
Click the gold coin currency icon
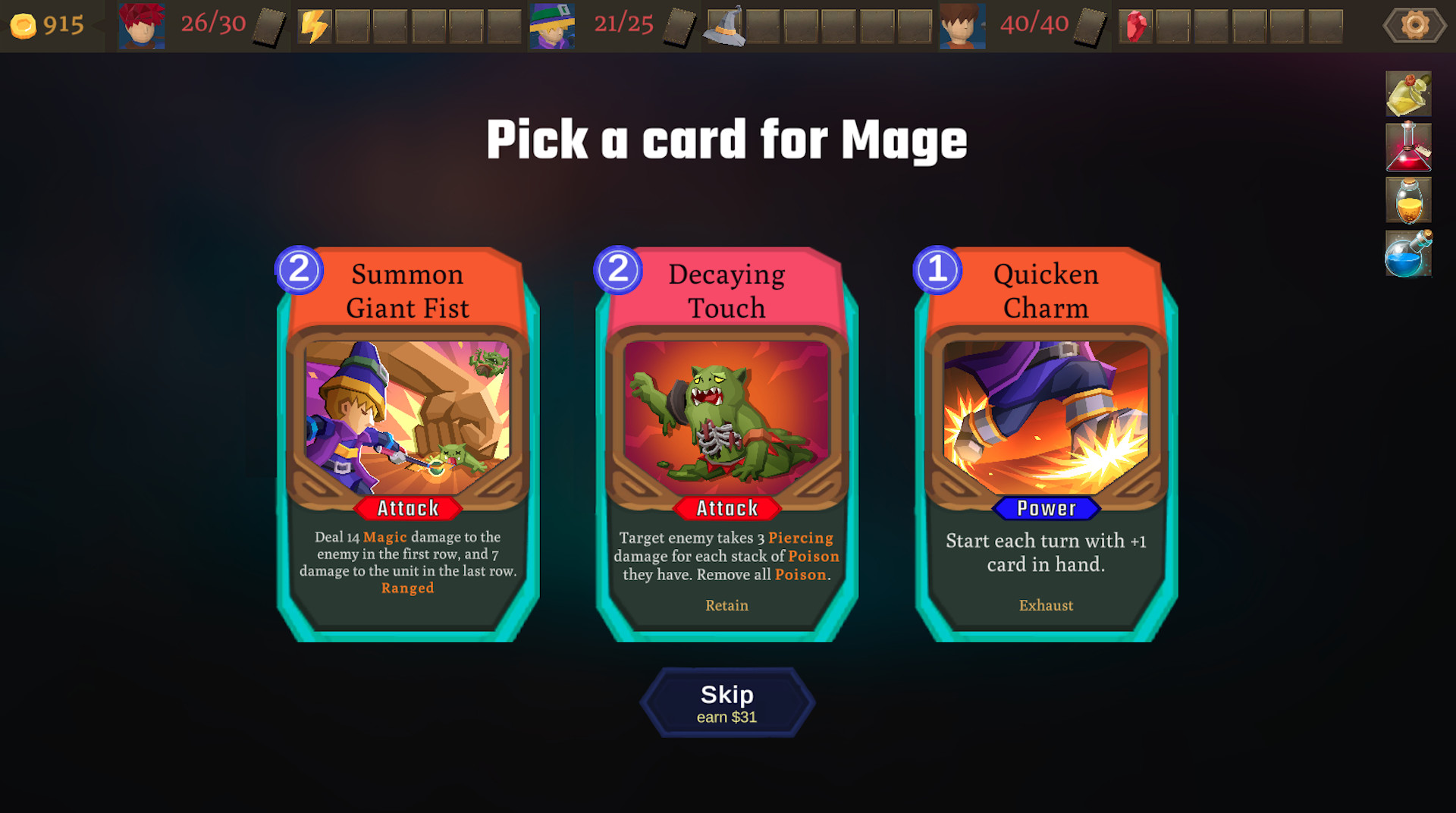(24, 25)
